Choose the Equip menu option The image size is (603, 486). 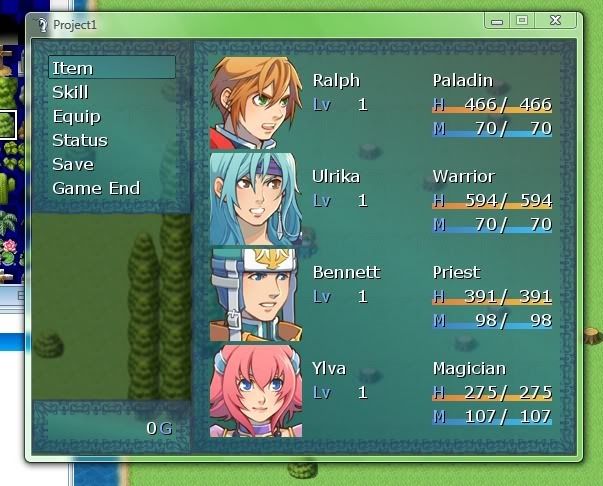76,116
